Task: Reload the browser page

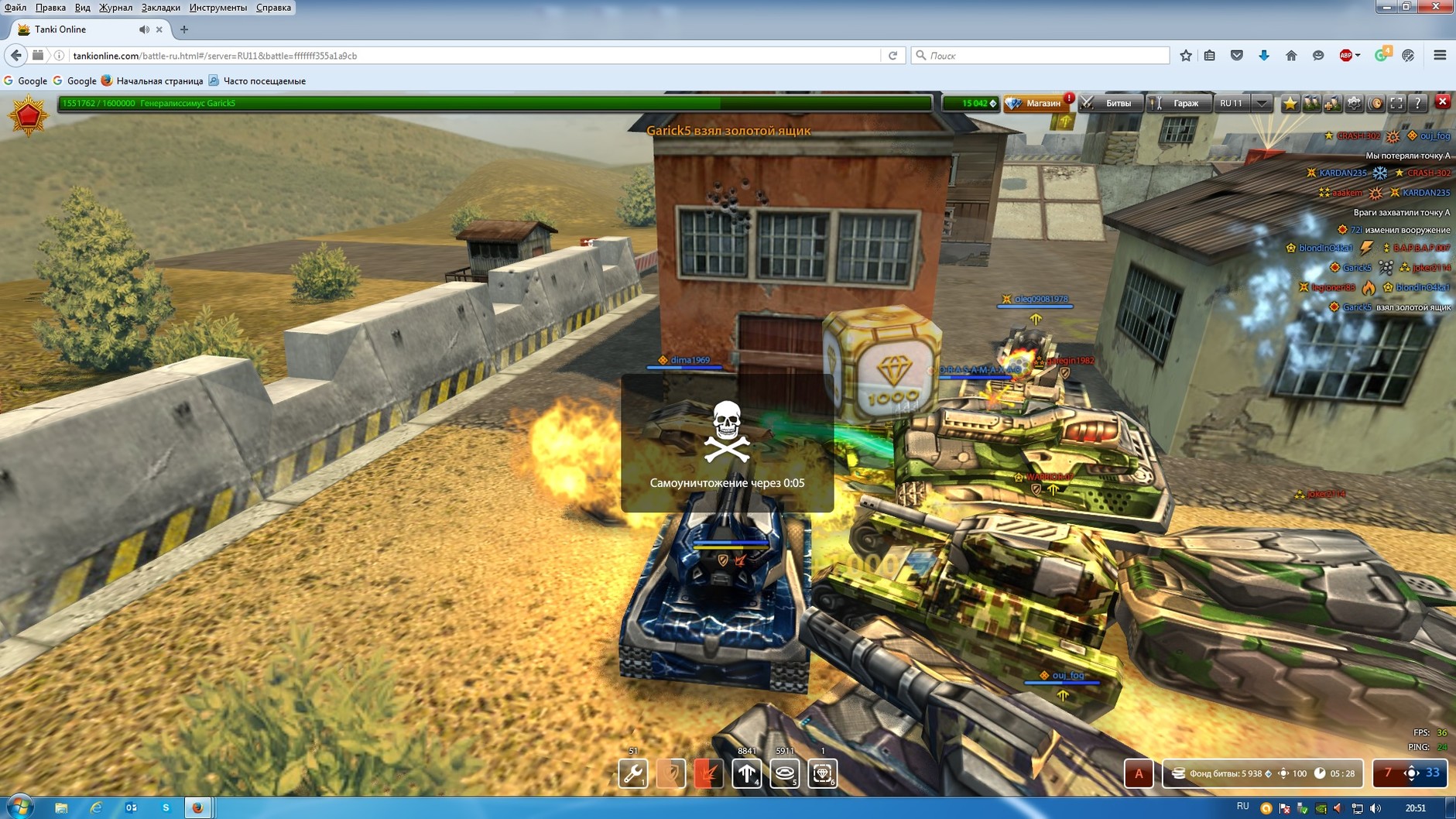Action: point(892,56)
